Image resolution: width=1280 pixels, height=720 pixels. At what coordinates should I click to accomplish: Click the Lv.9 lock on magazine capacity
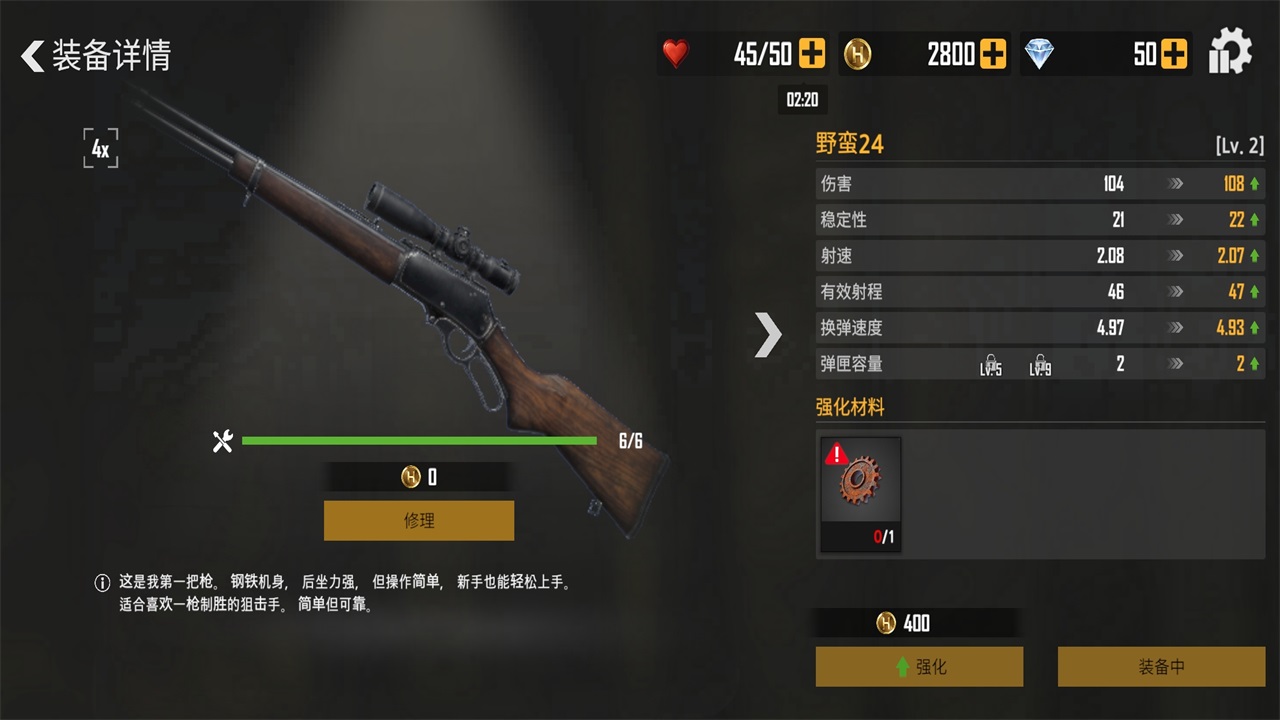point(1040,366)
